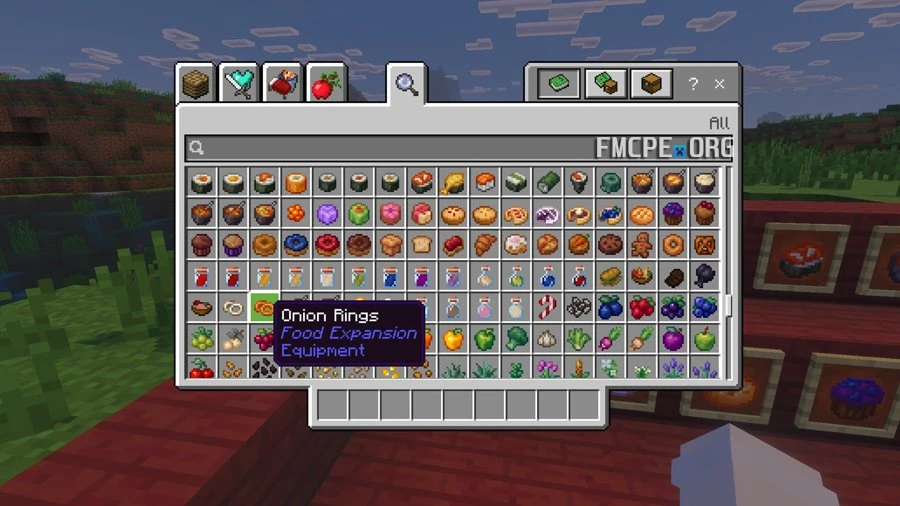900x506 pixels.
Task: Switch to the magnifying glass search tab
Action: (x=405, y=84)
